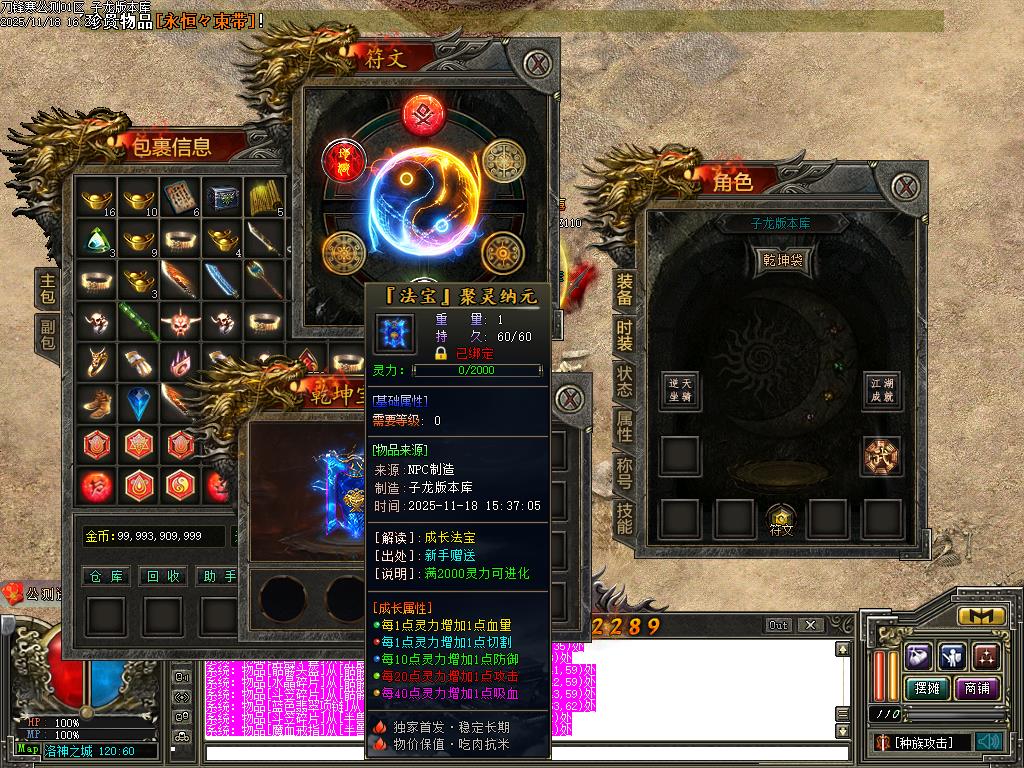
Task: Select the 属性 attributes tab
Action: (x=624, y=426)
